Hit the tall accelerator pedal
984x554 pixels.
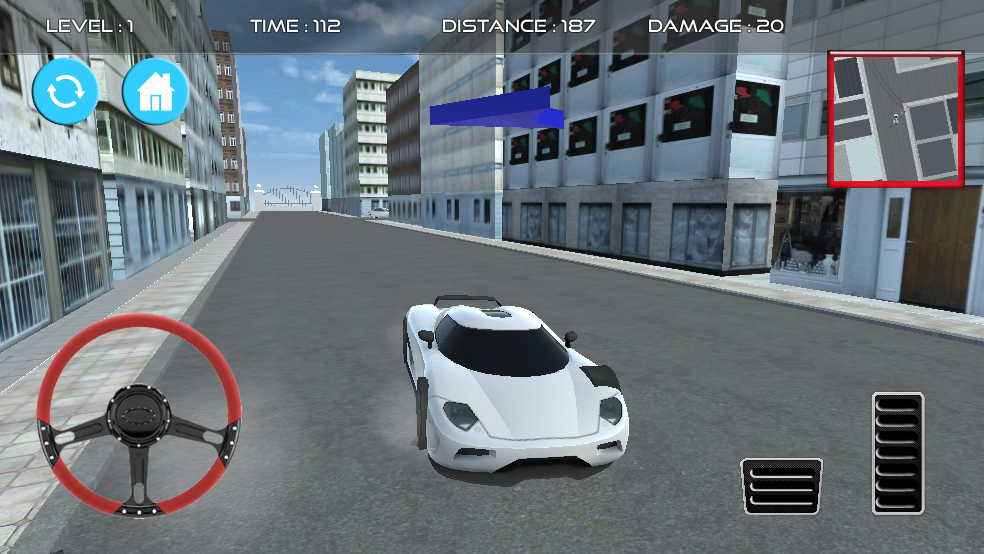pyautogui.click(x=897, y=452)
